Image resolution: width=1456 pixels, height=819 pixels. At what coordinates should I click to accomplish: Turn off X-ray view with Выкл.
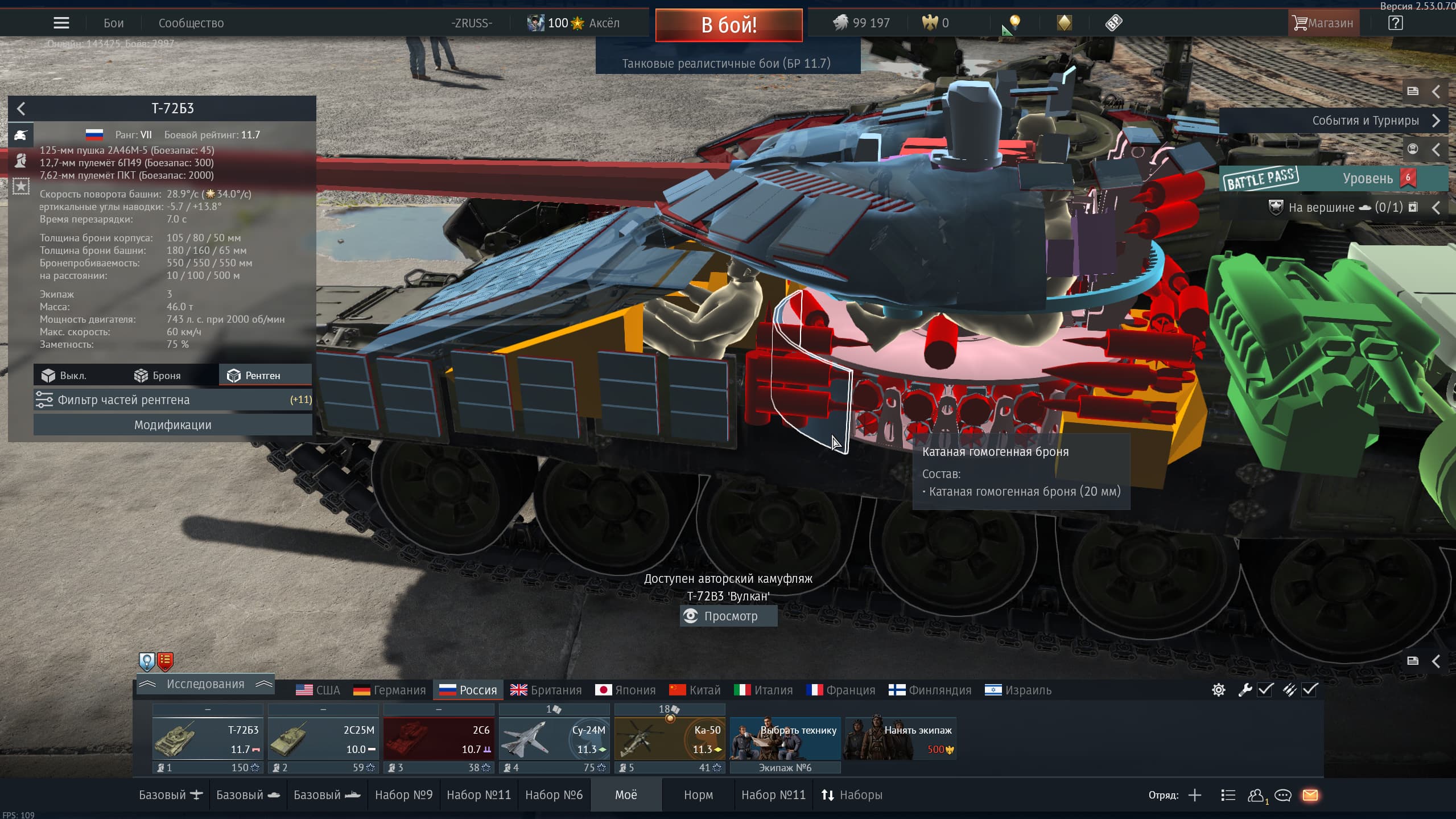click(64, 376)
